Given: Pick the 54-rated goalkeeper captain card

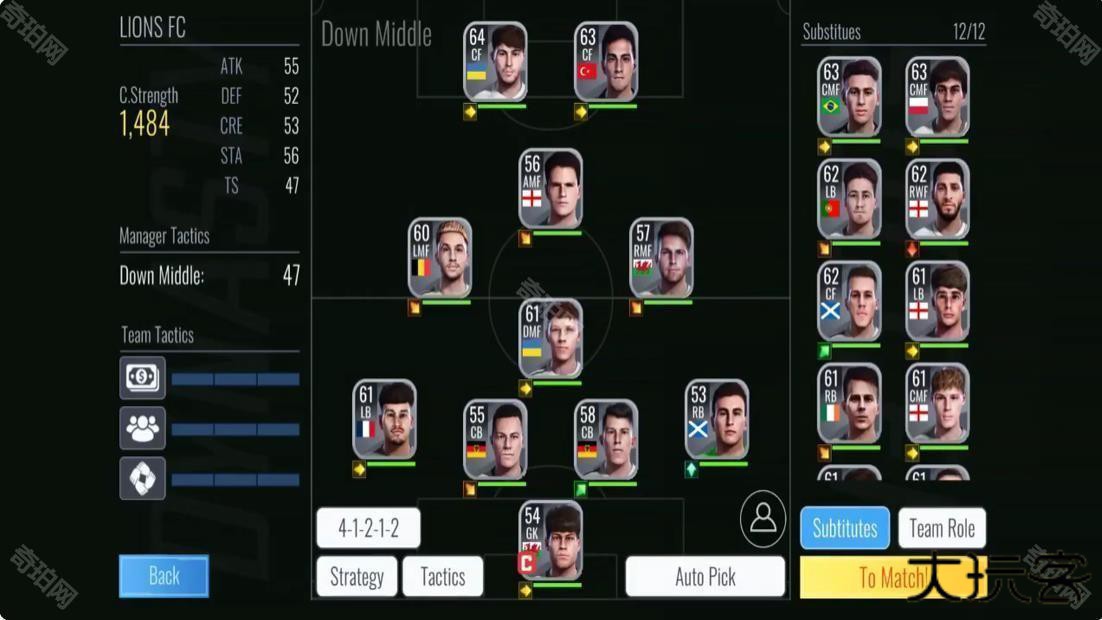Looking at the screenshot, I should click(551, 540).
